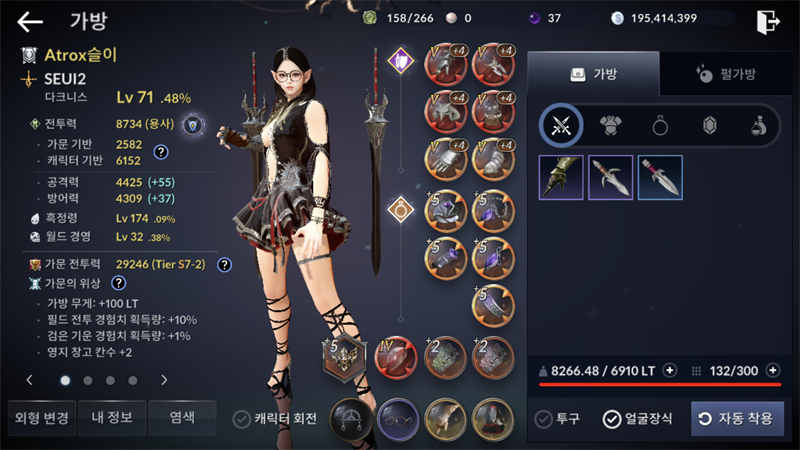The height and width of the screenshot is (450, 800).
Task: Filter the bag by armor chestplate icon
Action: [611, 125]
